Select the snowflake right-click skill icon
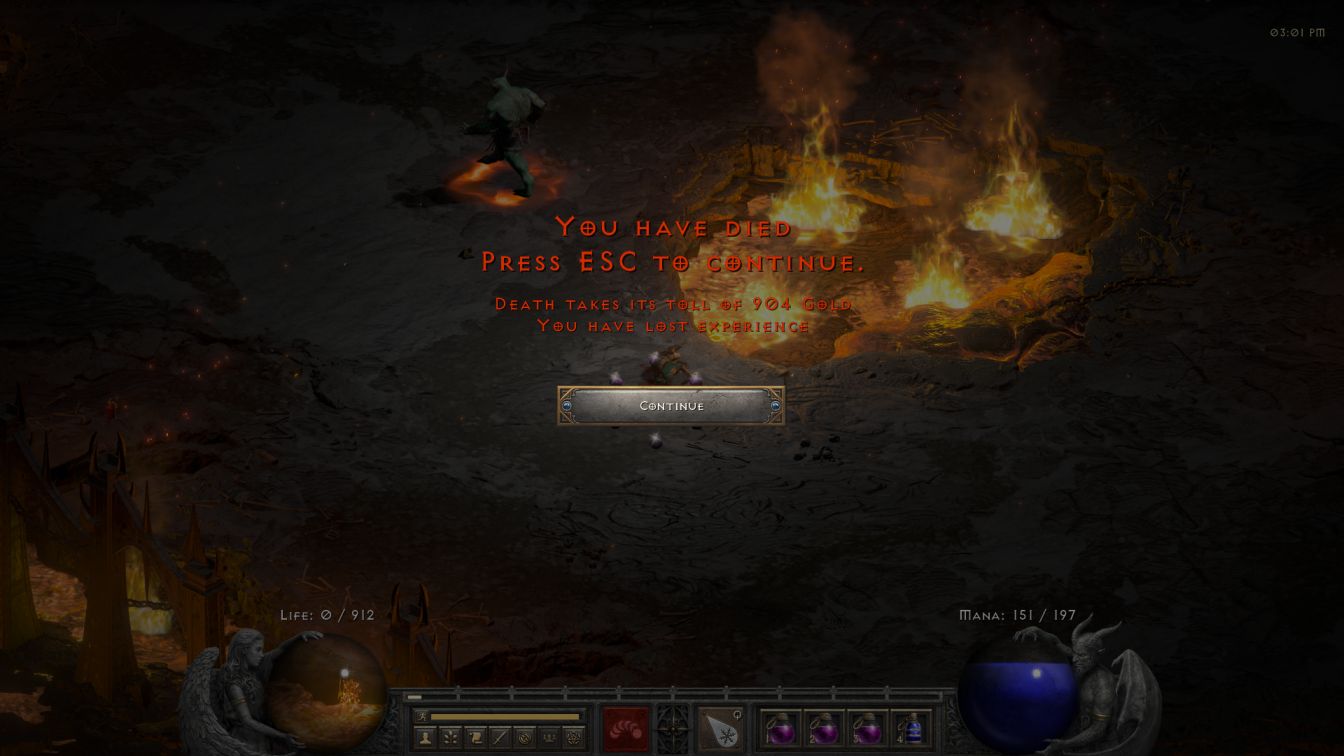 pos(719,729)
